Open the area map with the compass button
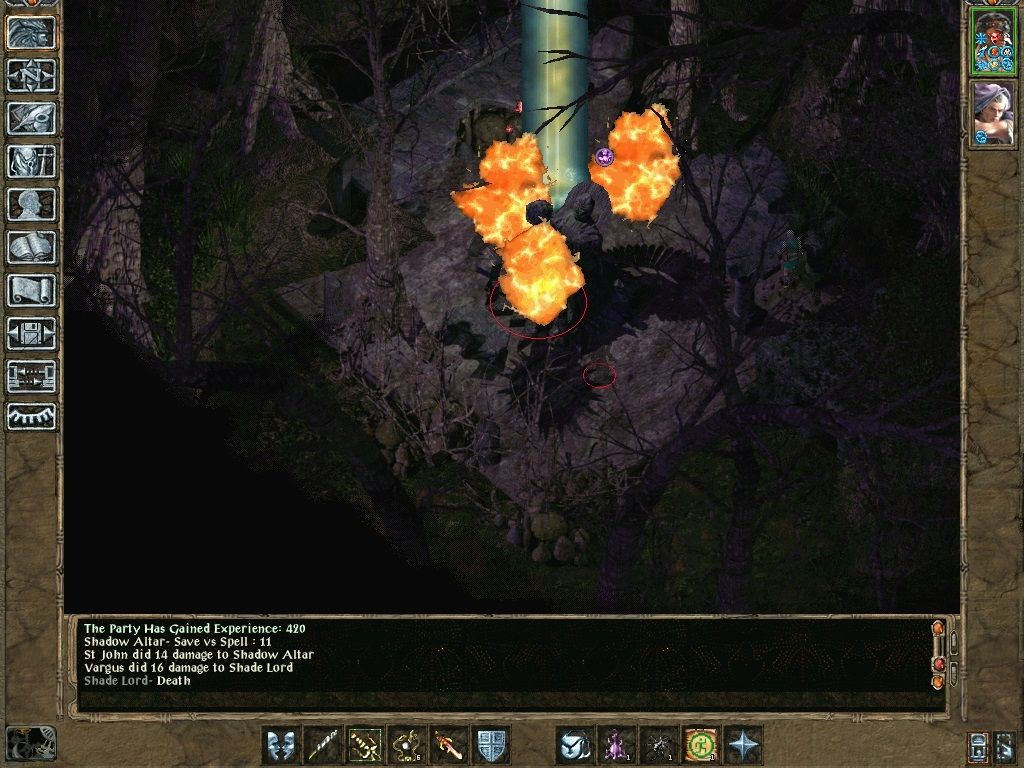The height and width of the screenshot is (768, 1024). click(31, 76)
